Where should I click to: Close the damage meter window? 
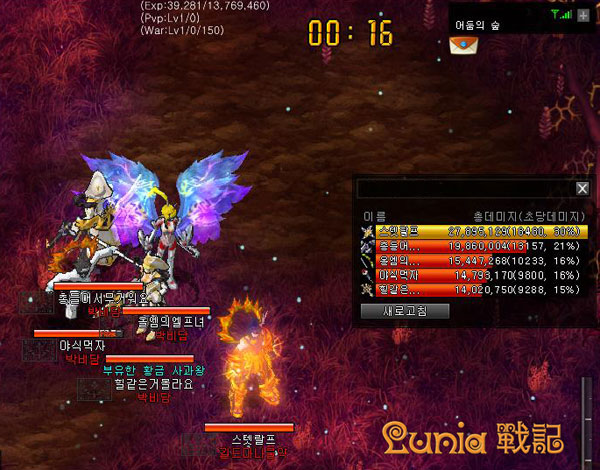tap(582, 188)
